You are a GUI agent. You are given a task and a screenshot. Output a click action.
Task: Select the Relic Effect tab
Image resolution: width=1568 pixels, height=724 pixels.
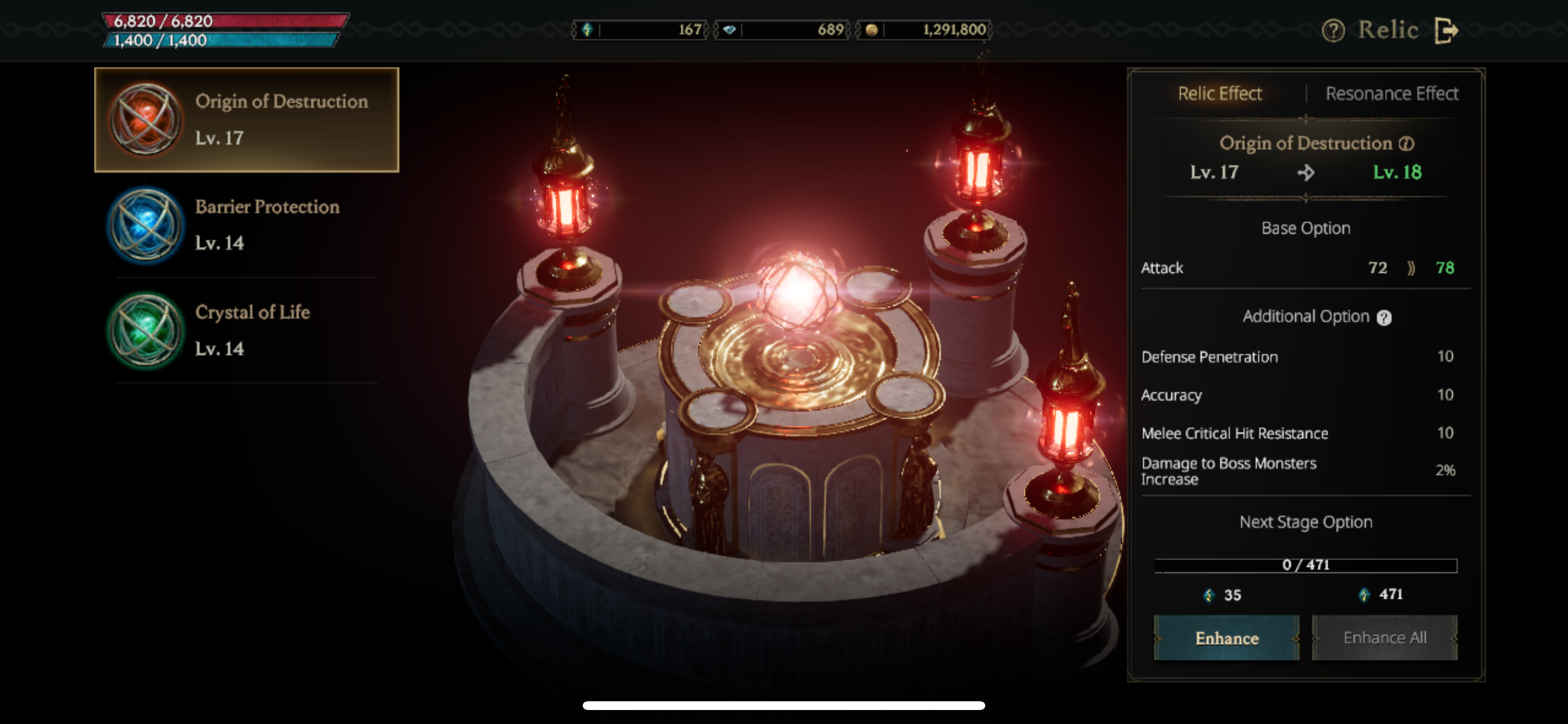pyautogui.click(x=1220, y=93)
